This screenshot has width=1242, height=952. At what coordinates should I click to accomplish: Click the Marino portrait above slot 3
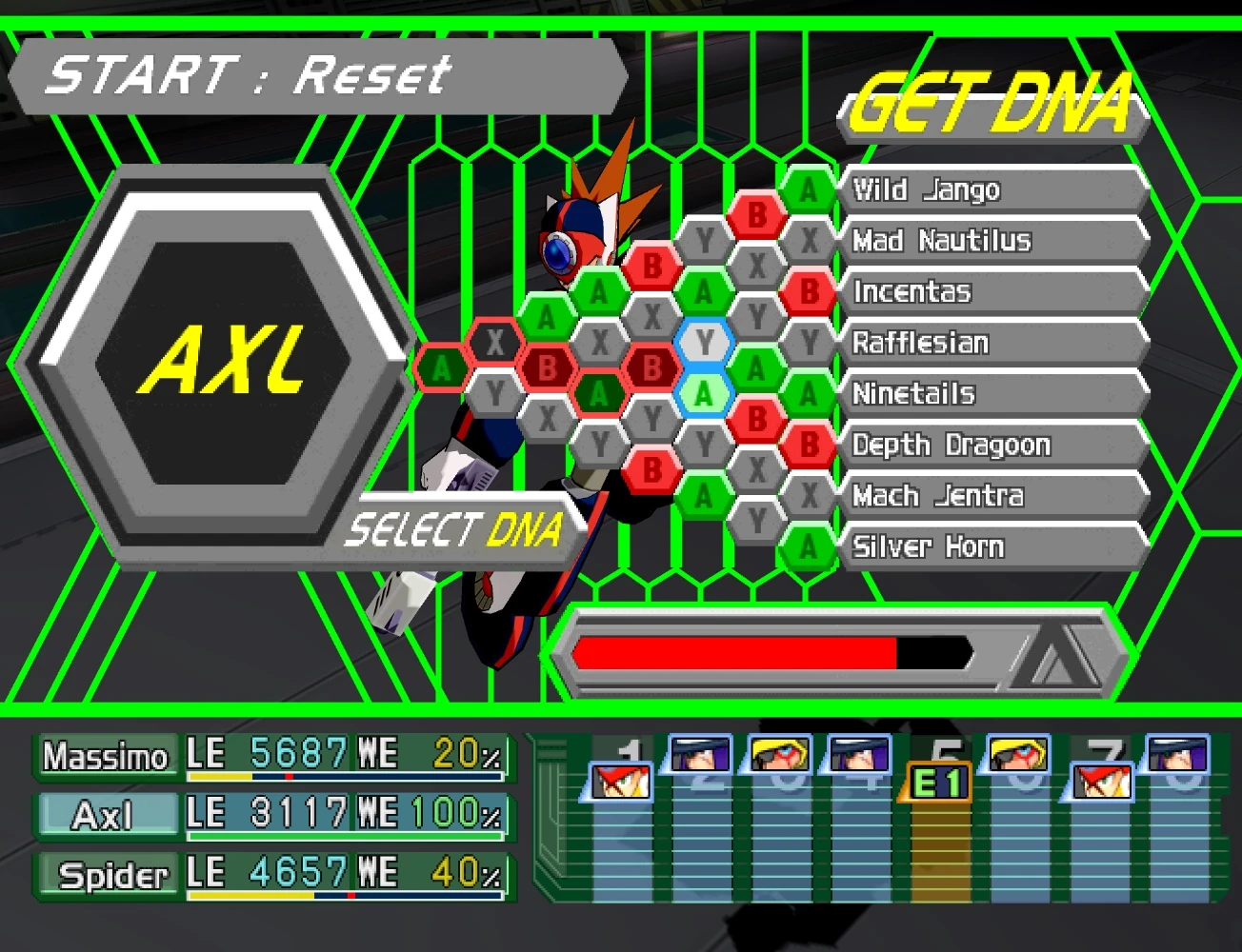click(x=779, y=755)
